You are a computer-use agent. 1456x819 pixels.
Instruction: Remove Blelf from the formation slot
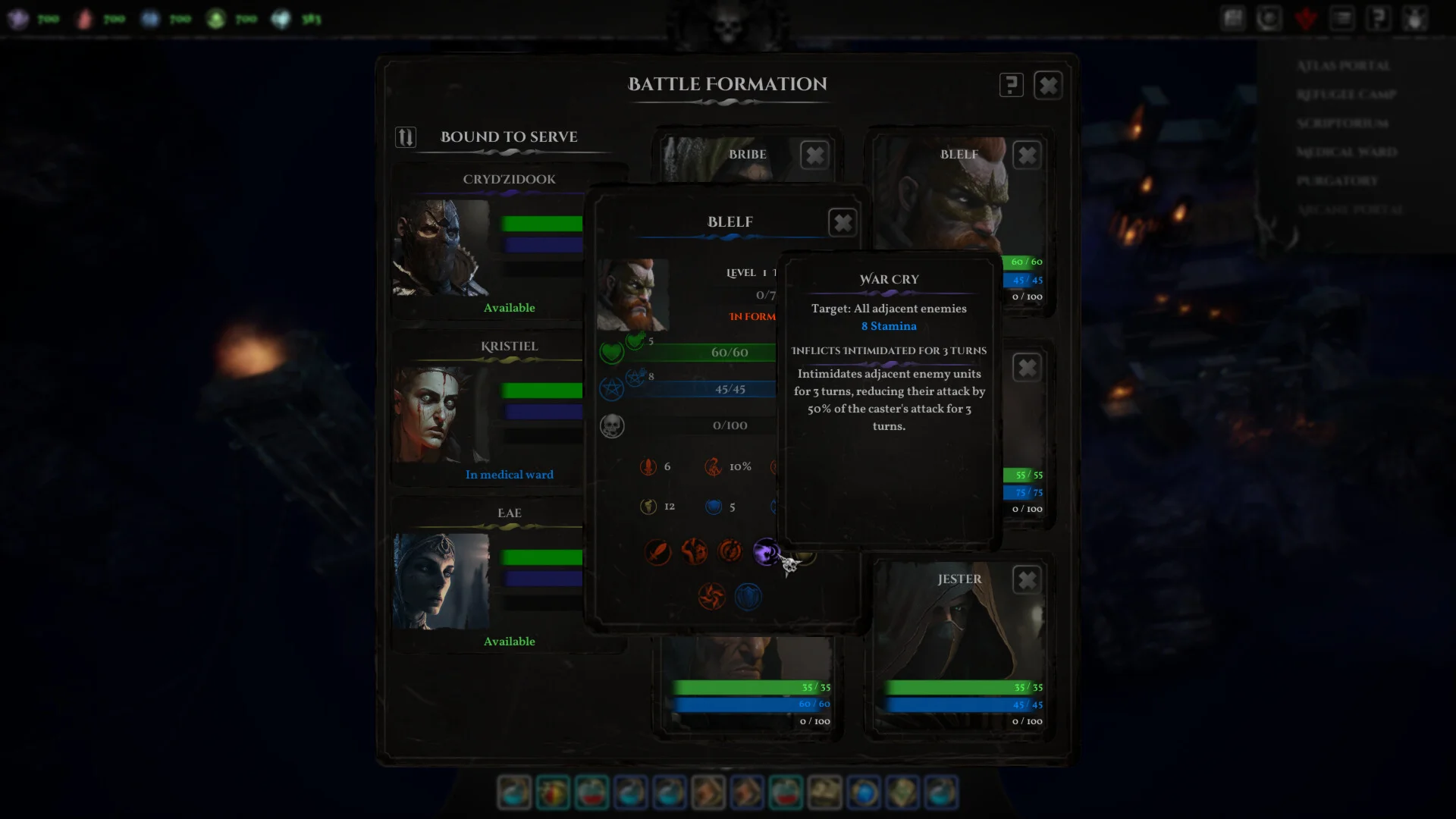(1027, 155)
